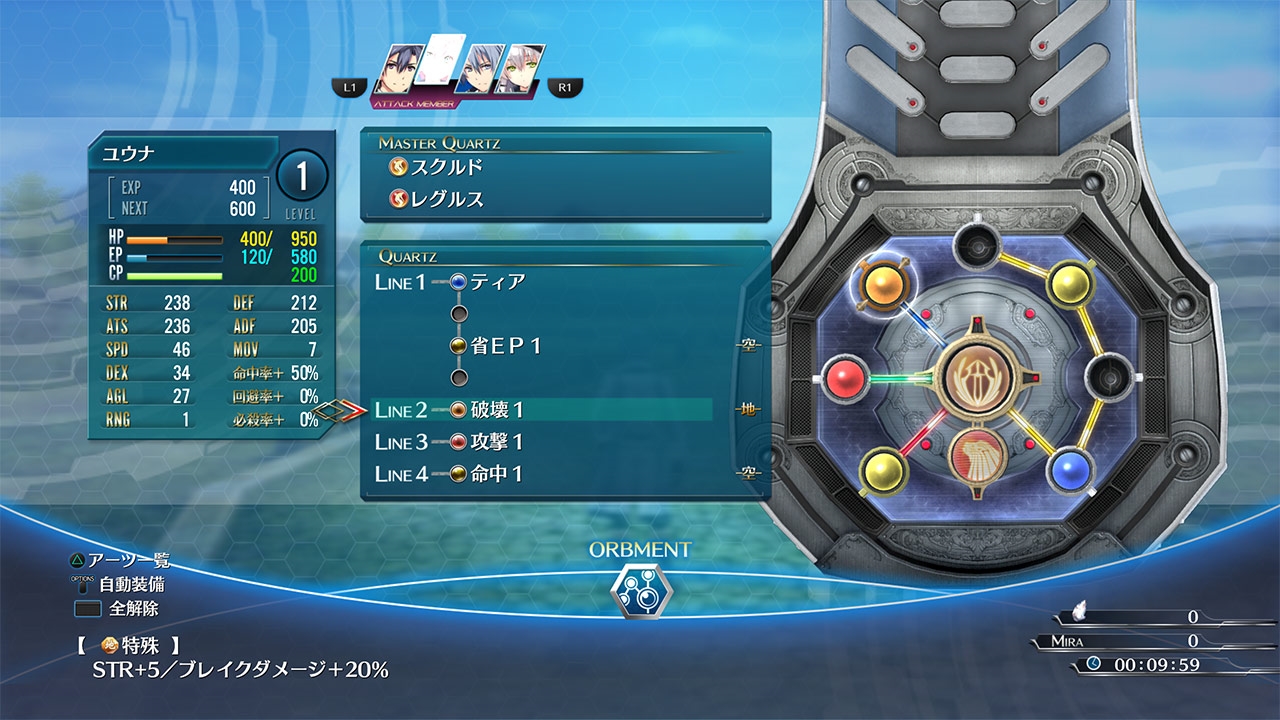Open the ORBMENT hexagon icon
This screenshot has height=720, width=1280.
pos(639,590)
